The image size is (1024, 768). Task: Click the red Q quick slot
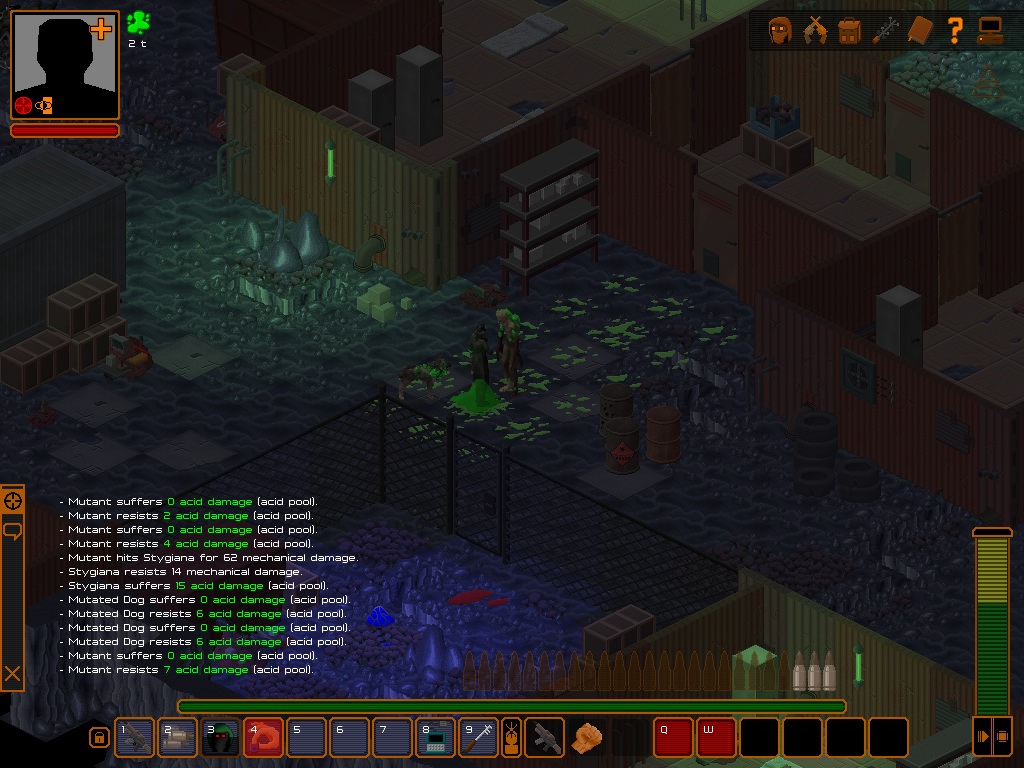pyautogui.click(x=674, y=738)
